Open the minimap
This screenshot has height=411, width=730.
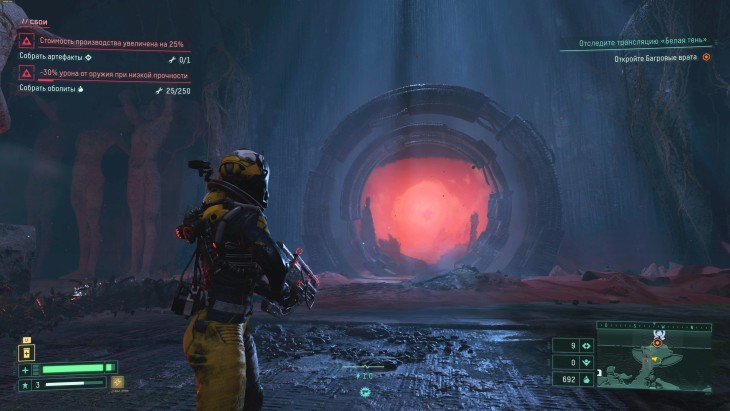tap(654, 355)
